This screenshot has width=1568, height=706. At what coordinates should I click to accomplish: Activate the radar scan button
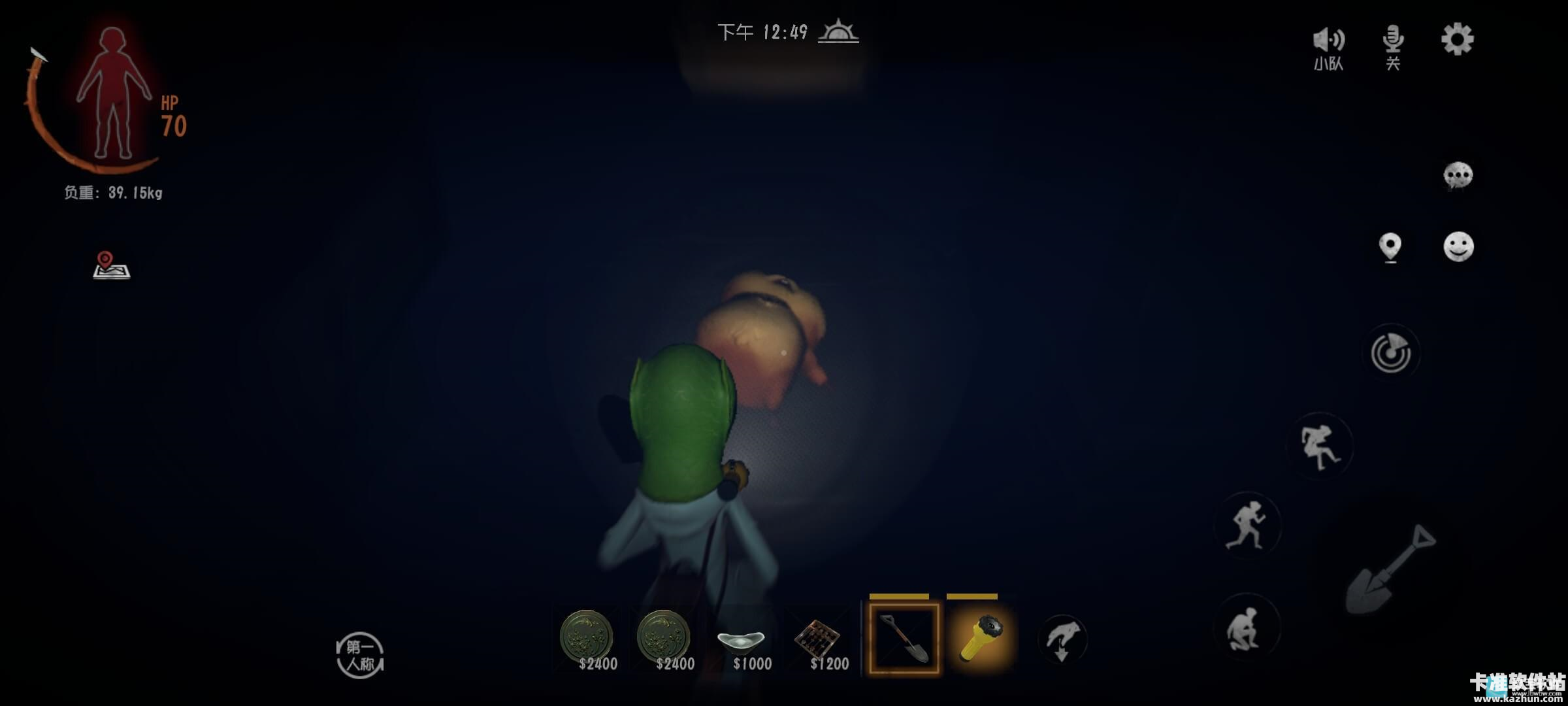point(1391,354)
